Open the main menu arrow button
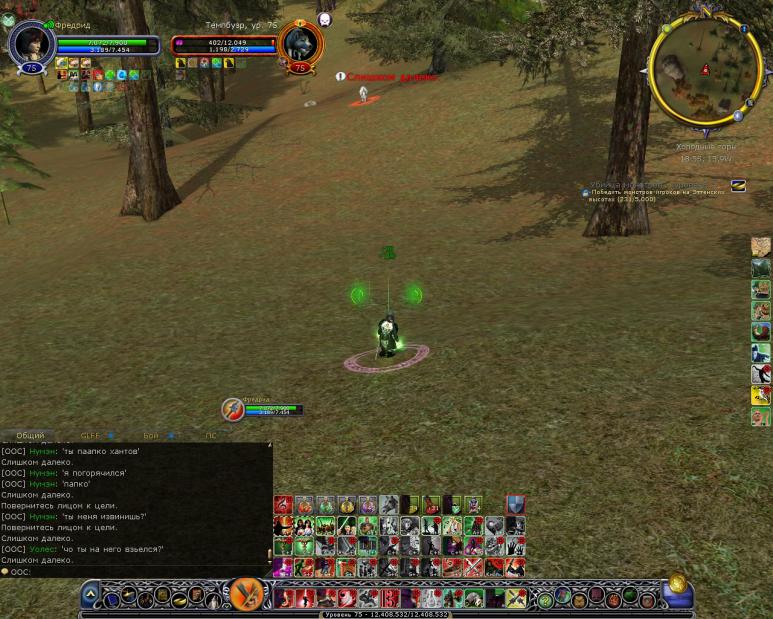773x619 pixels. point(90,596)
